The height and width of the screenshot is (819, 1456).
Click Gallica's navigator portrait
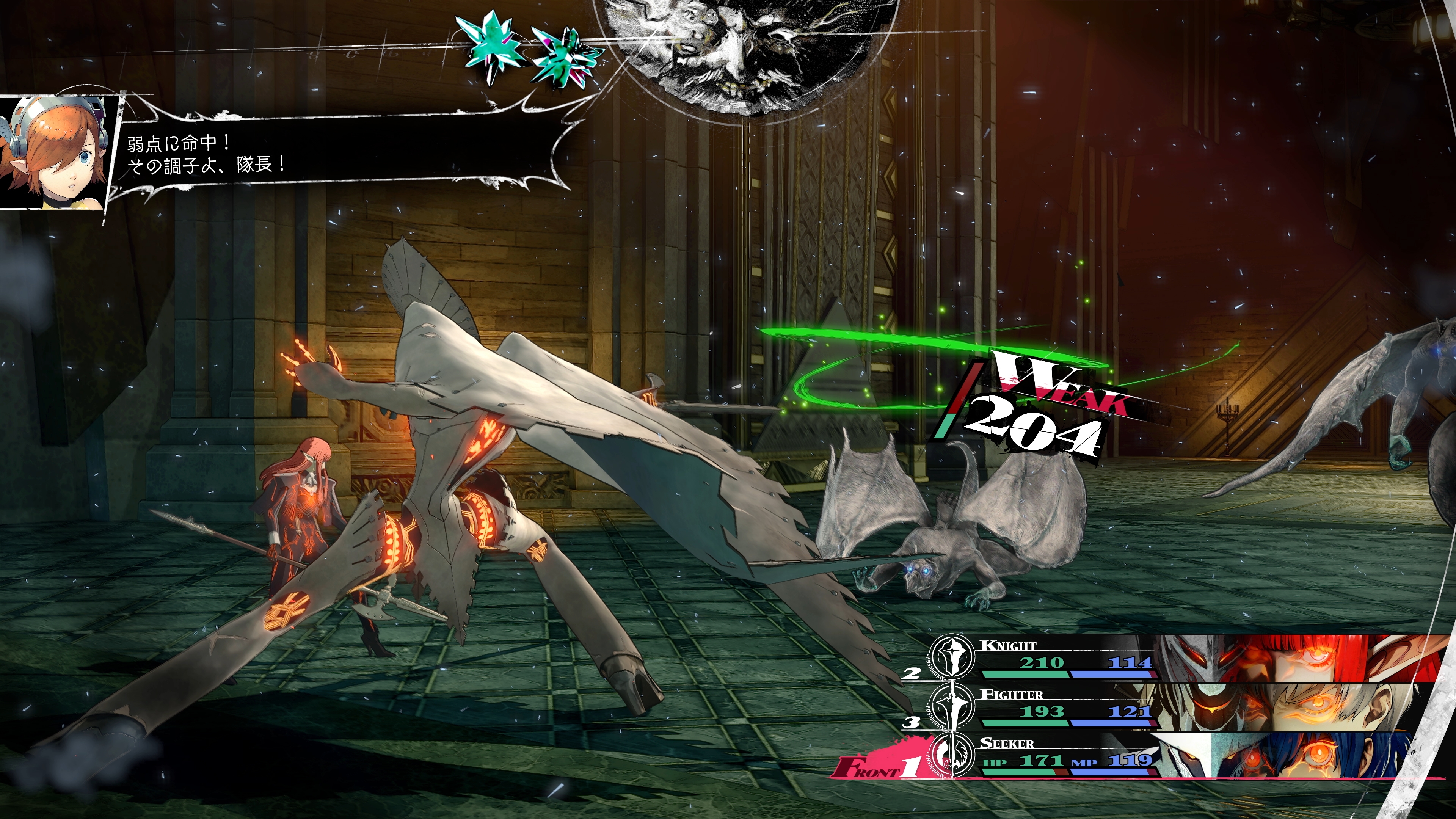[x=55, y=152]
